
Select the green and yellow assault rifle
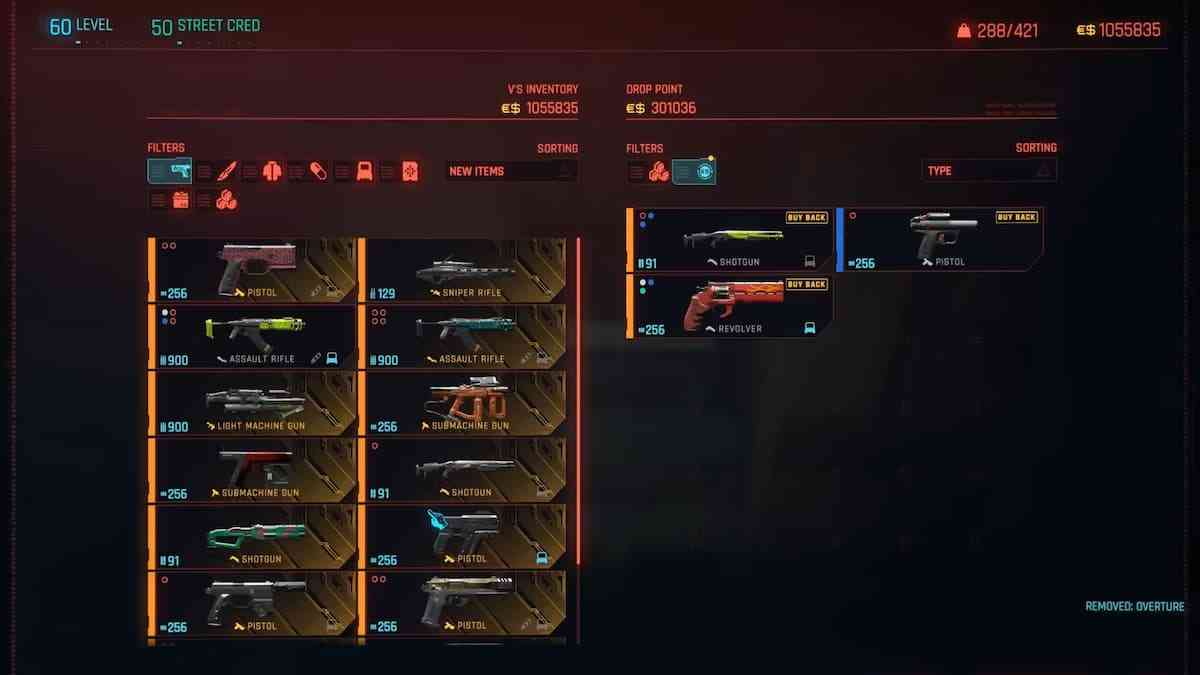click(252, 336)
